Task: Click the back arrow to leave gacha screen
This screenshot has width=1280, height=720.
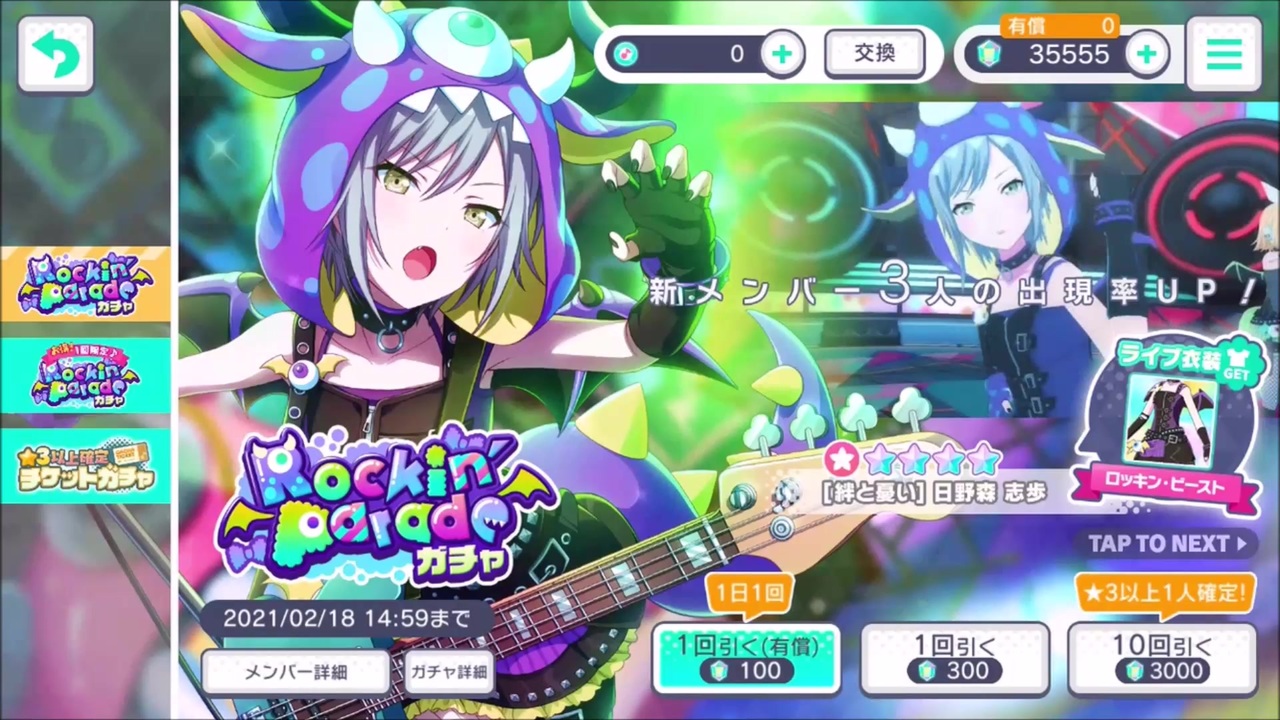Action: [55, 53]
